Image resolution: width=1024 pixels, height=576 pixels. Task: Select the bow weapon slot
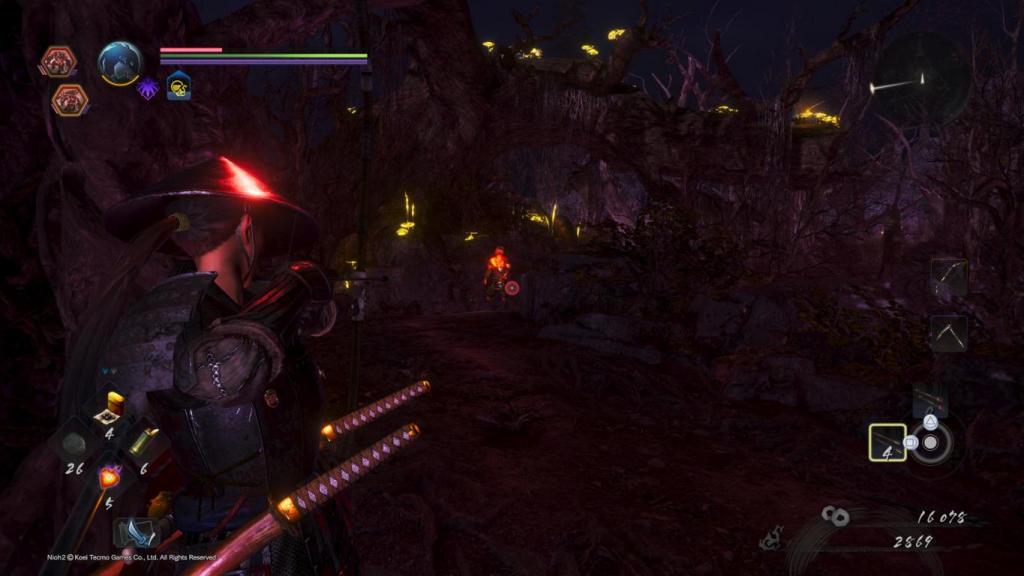[x=948, y=277]
